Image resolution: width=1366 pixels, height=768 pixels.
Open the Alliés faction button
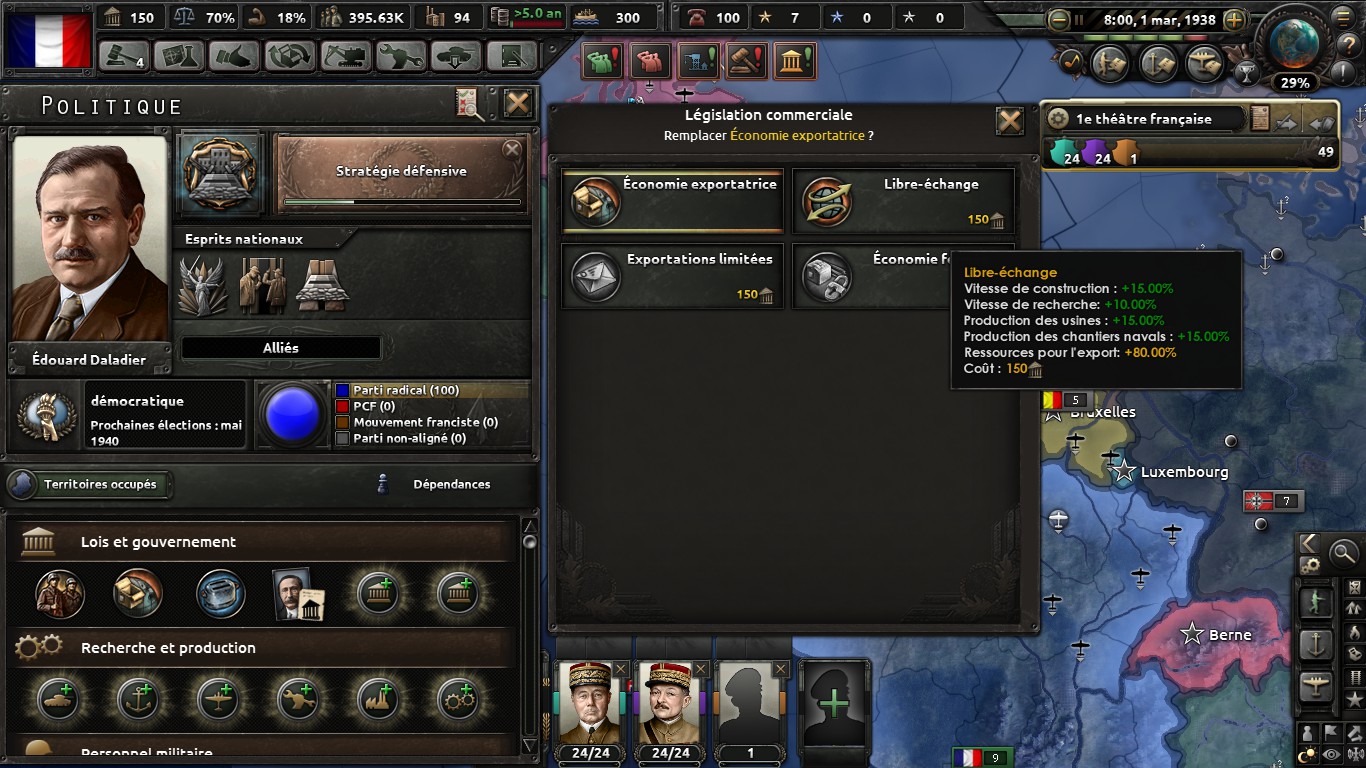pyautogui.click(x=281, y=348)
